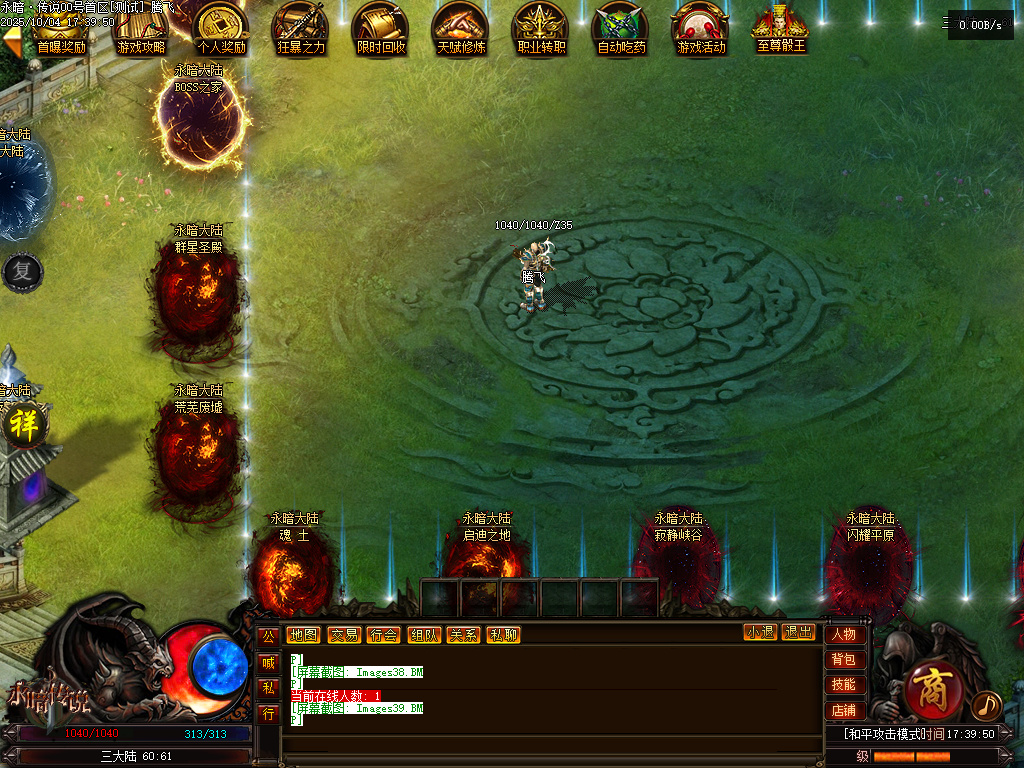The image size is (1024, 768).
Task: Open the 至尊骰王 dice icon
Action: (781, 28)
